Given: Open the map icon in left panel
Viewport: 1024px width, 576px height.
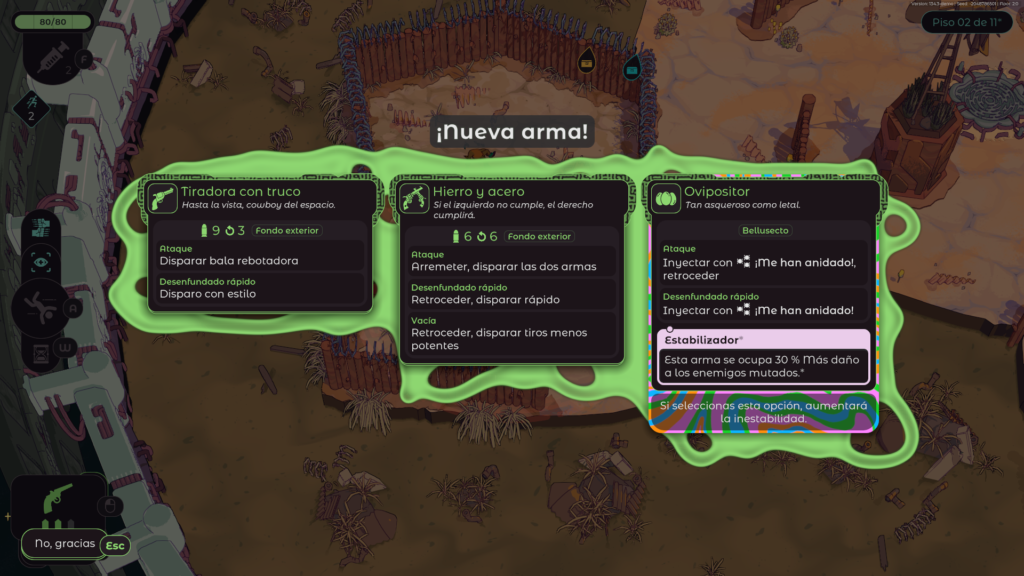Looking at the screenshot, I should tap(41, 226).
